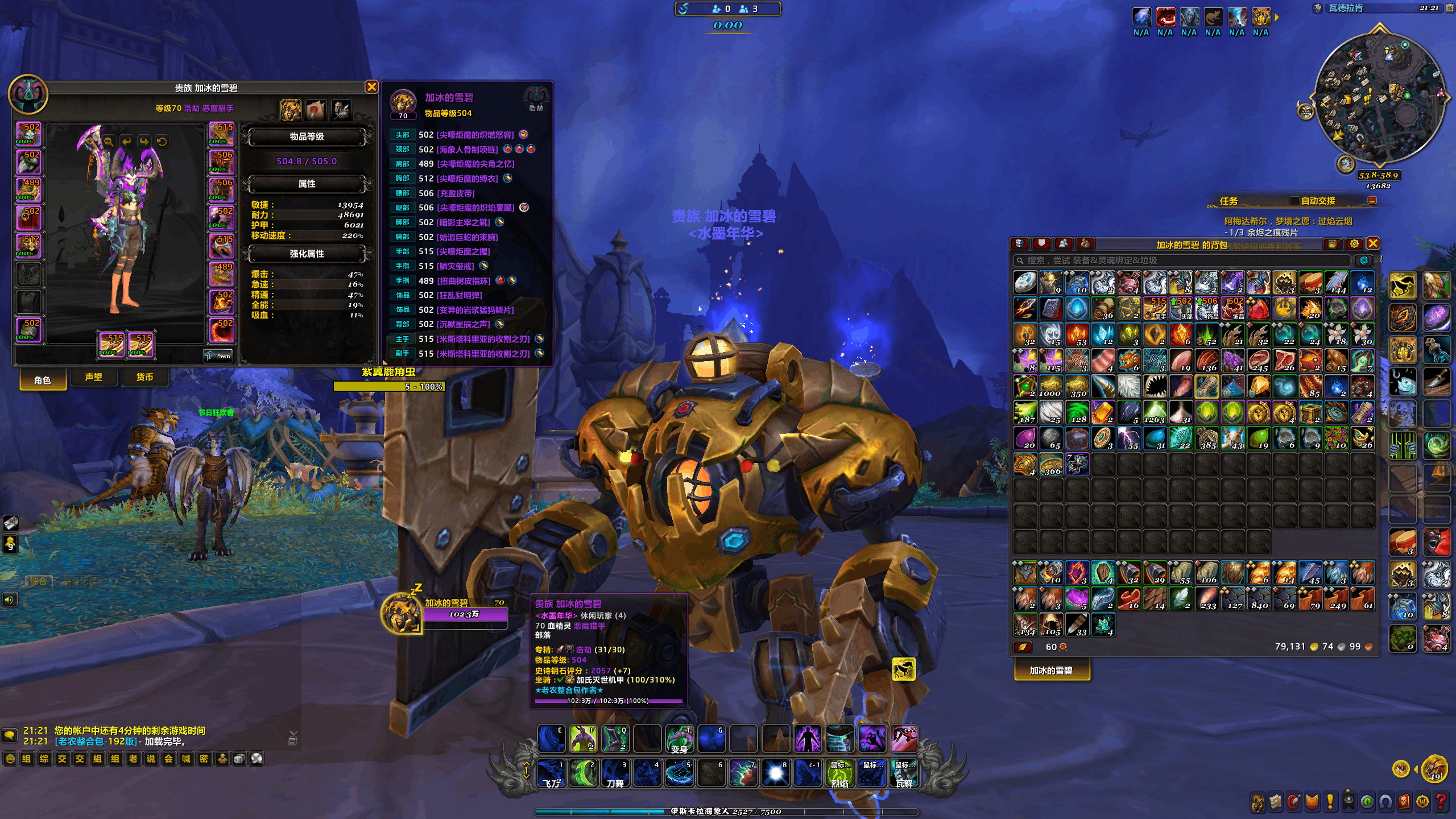Click the Pawn button in character panel
The height and width of the screenshot is (819, 1456).
(219, 356)
